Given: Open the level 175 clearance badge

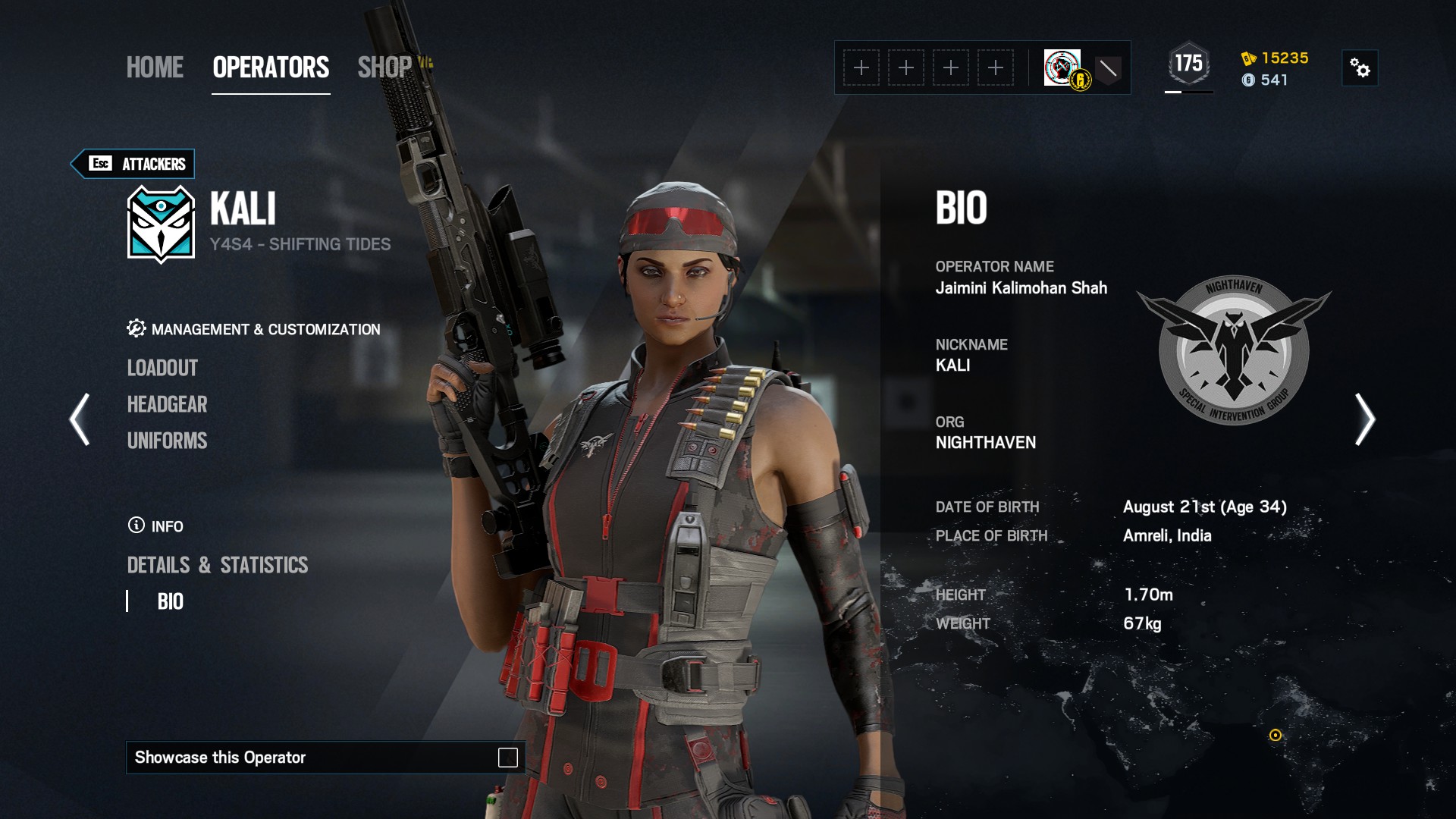Looking at the screenshot, I should pos(1188,64).
